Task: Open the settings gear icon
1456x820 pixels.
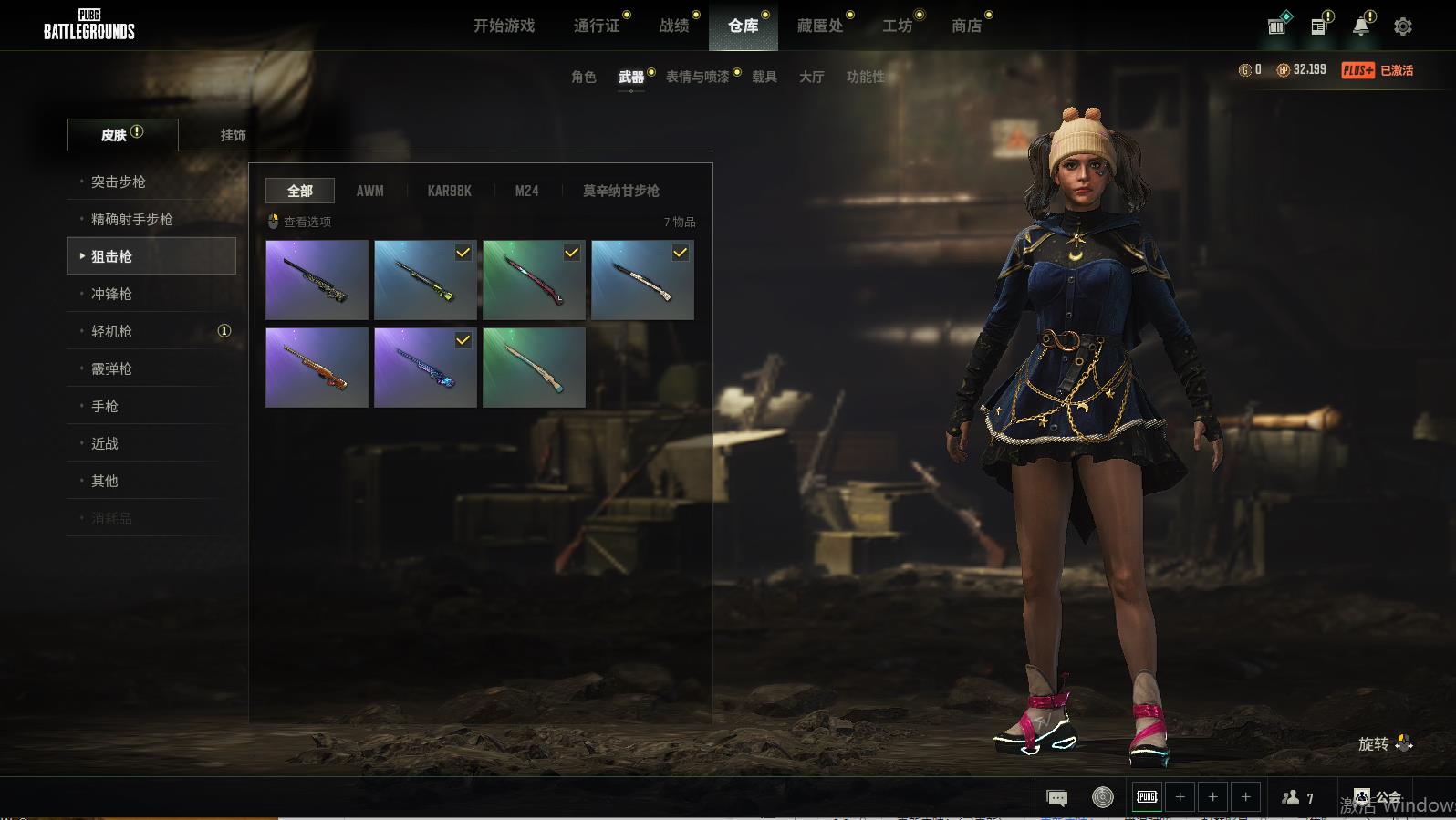Action: coord(1403,26)
